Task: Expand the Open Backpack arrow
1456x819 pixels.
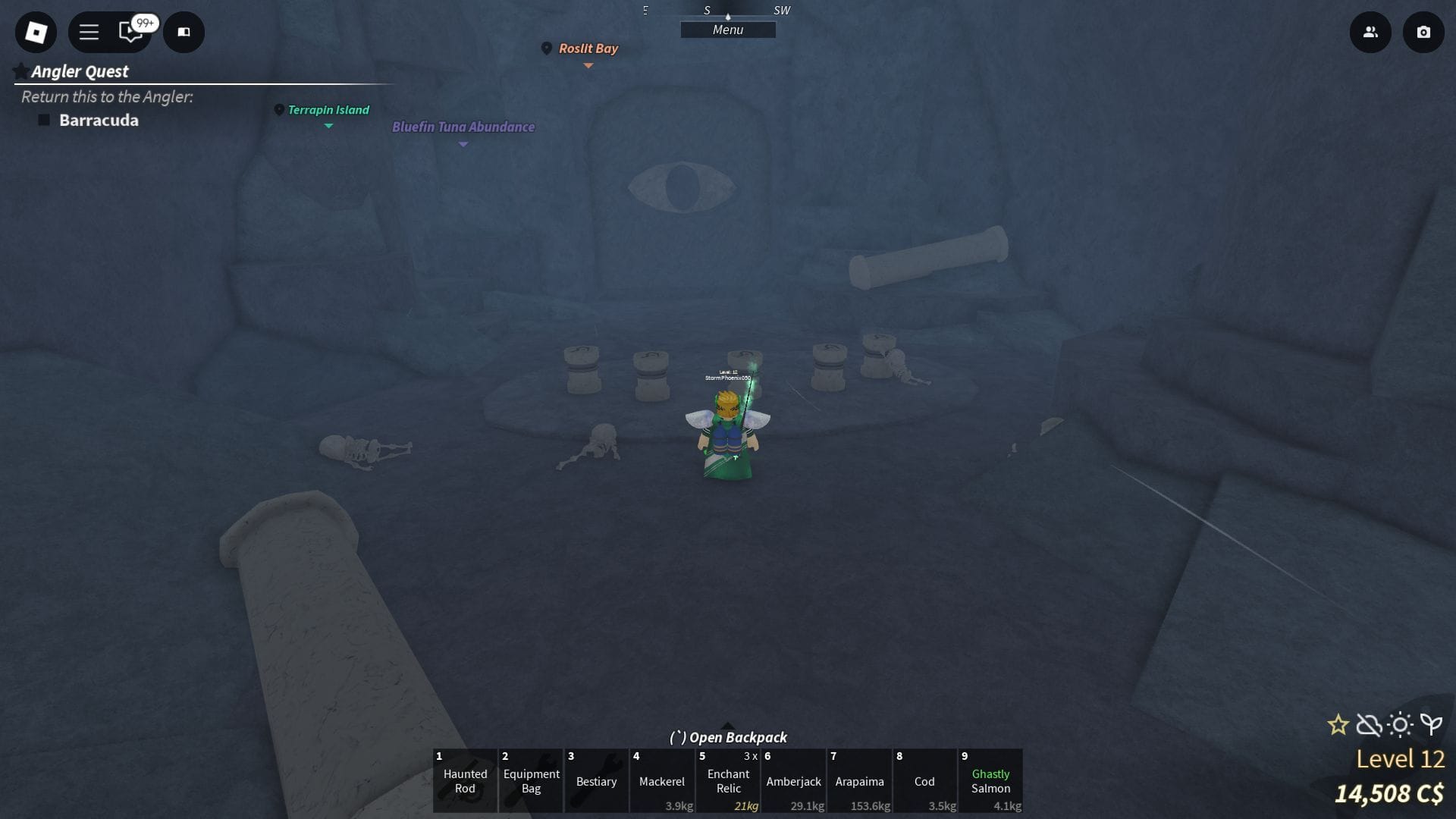Action: coord(728,724)
